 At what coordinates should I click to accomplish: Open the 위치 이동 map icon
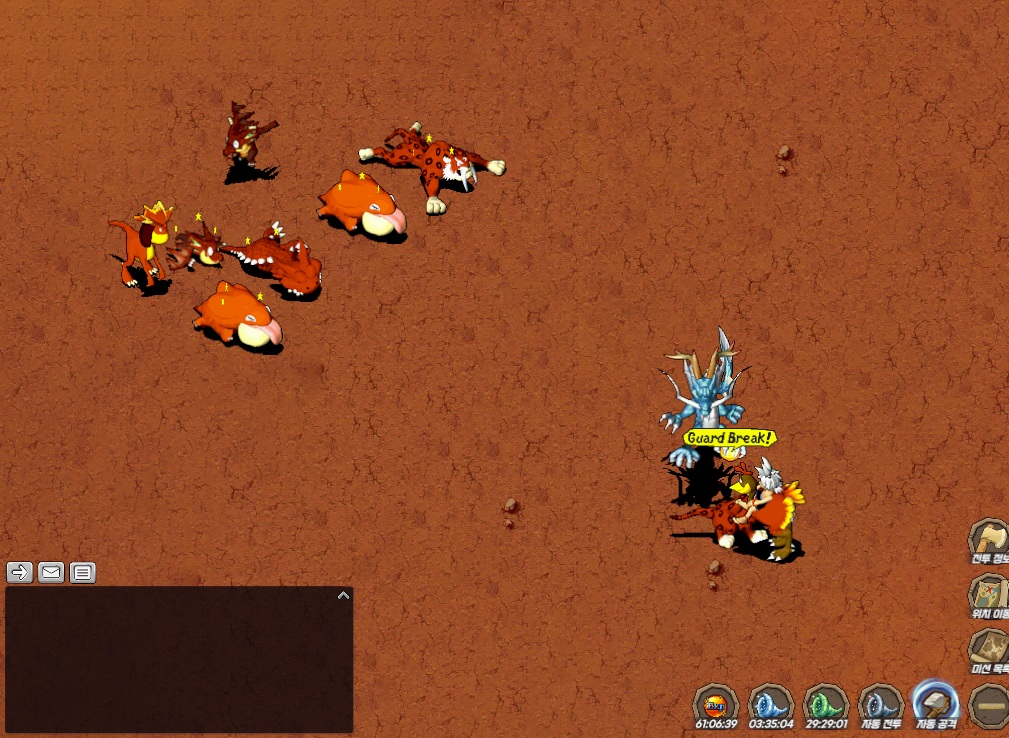(x=989, y=594)
